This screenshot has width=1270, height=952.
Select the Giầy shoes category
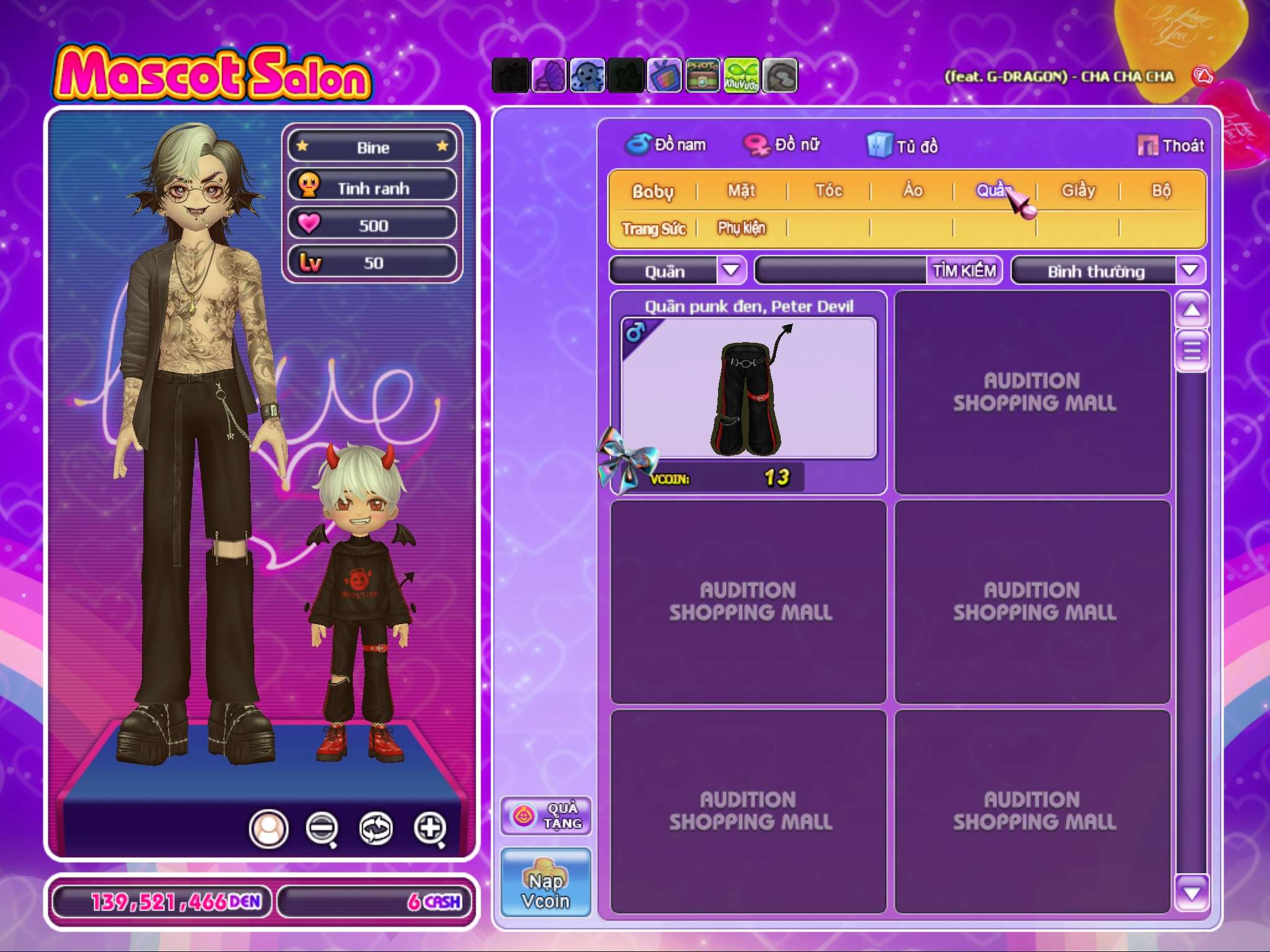pos(1078,191)
